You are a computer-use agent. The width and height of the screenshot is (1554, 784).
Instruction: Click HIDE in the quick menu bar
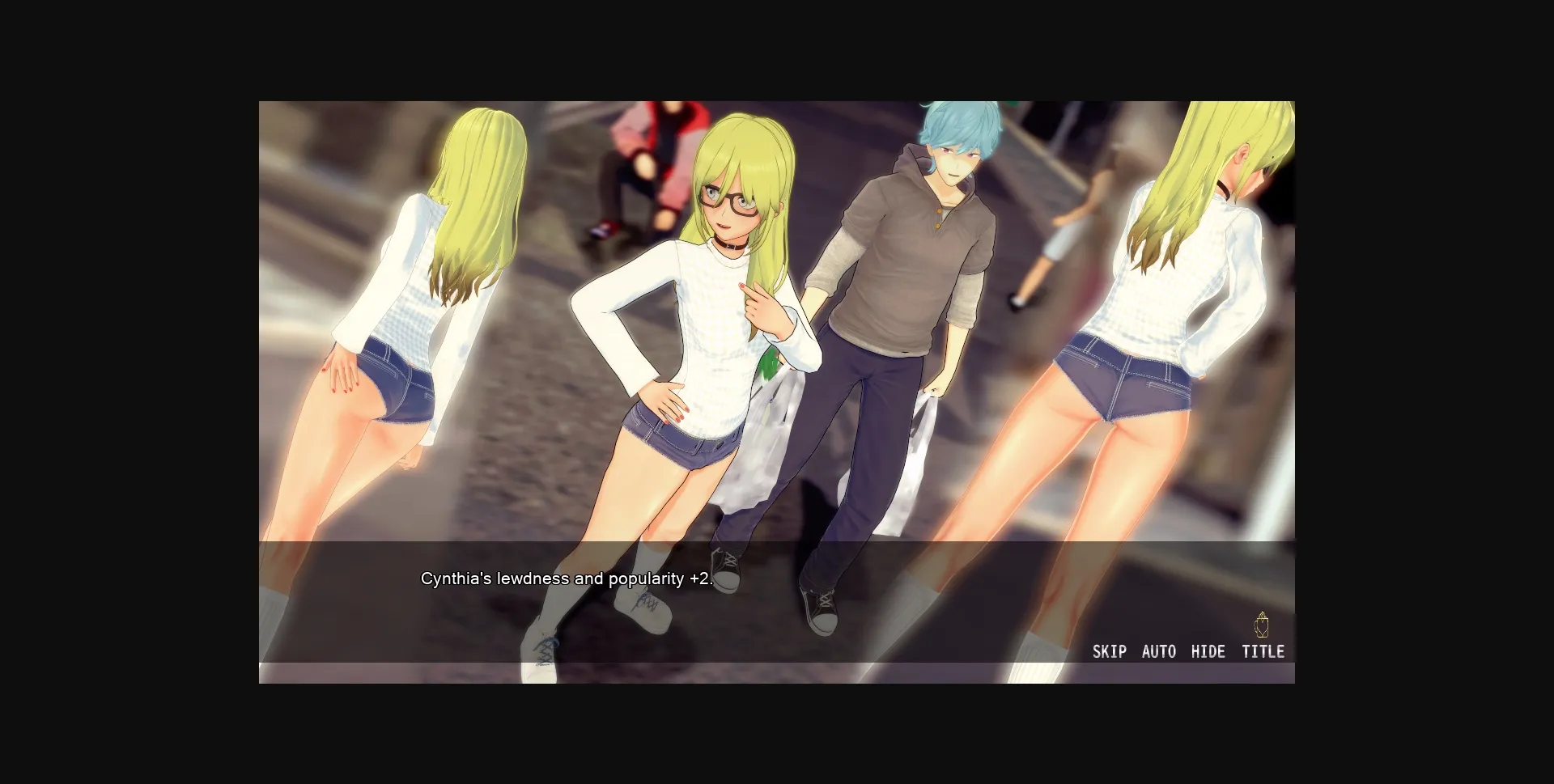1209,651
